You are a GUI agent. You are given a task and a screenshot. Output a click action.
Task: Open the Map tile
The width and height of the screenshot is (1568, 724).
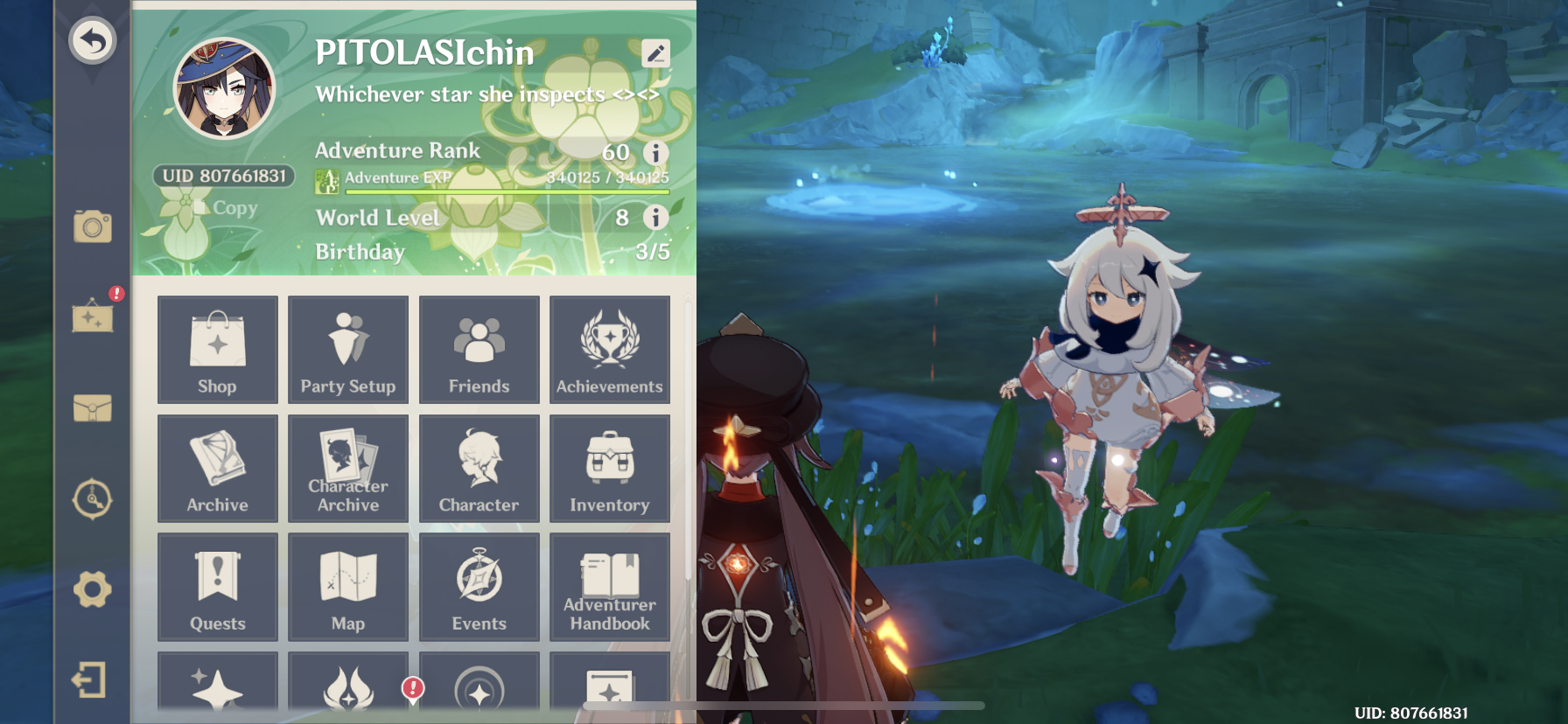[x=347, y=587]
